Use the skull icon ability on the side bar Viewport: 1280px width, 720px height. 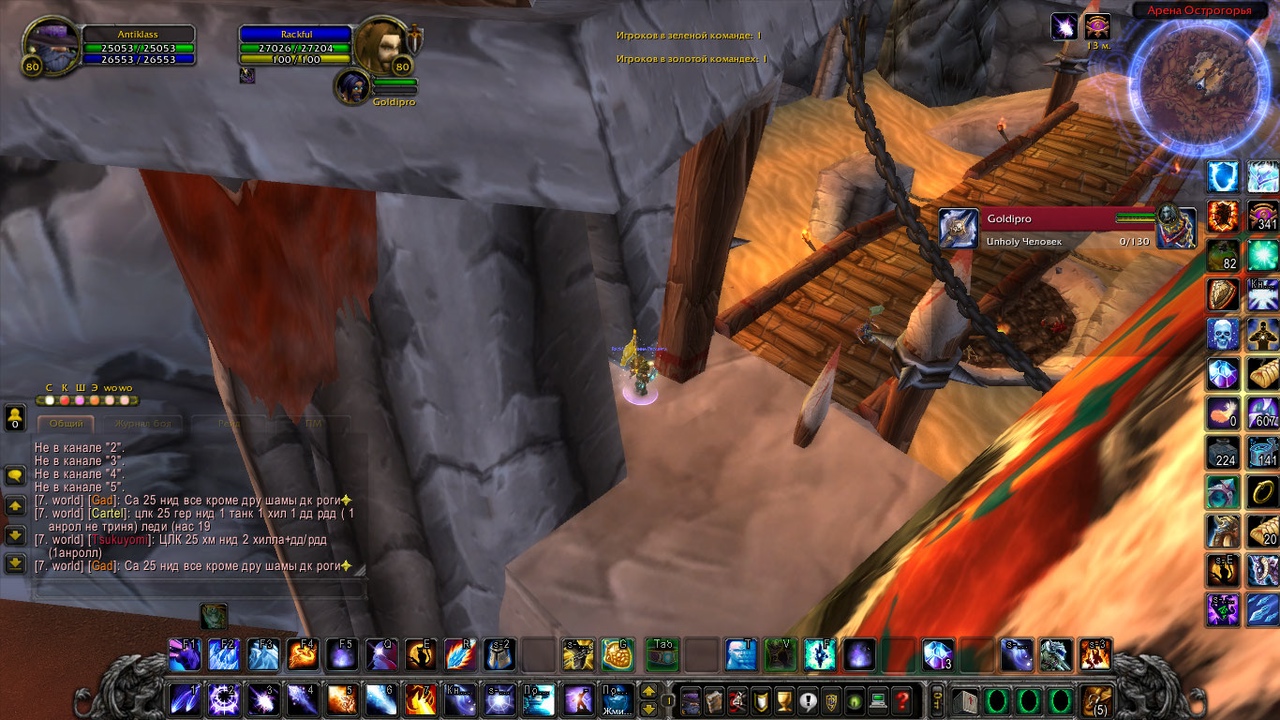tap(1223, 334)
